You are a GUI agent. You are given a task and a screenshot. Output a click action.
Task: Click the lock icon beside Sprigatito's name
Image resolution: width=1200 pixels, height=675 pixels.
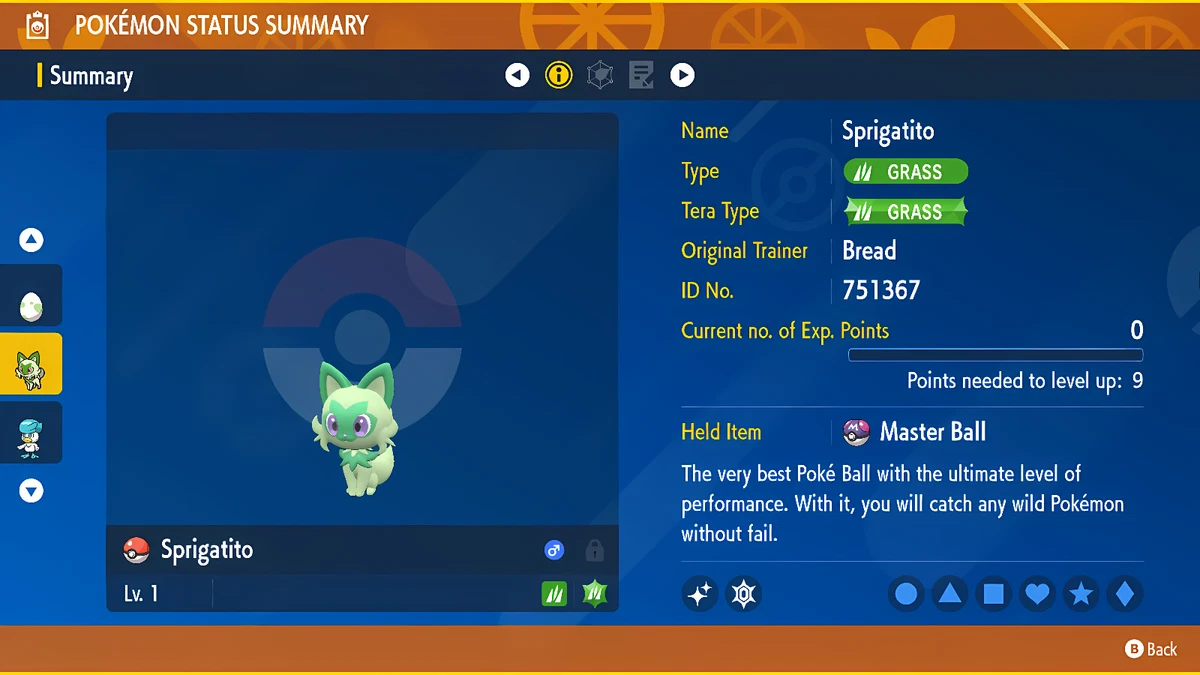click(595, 550)
